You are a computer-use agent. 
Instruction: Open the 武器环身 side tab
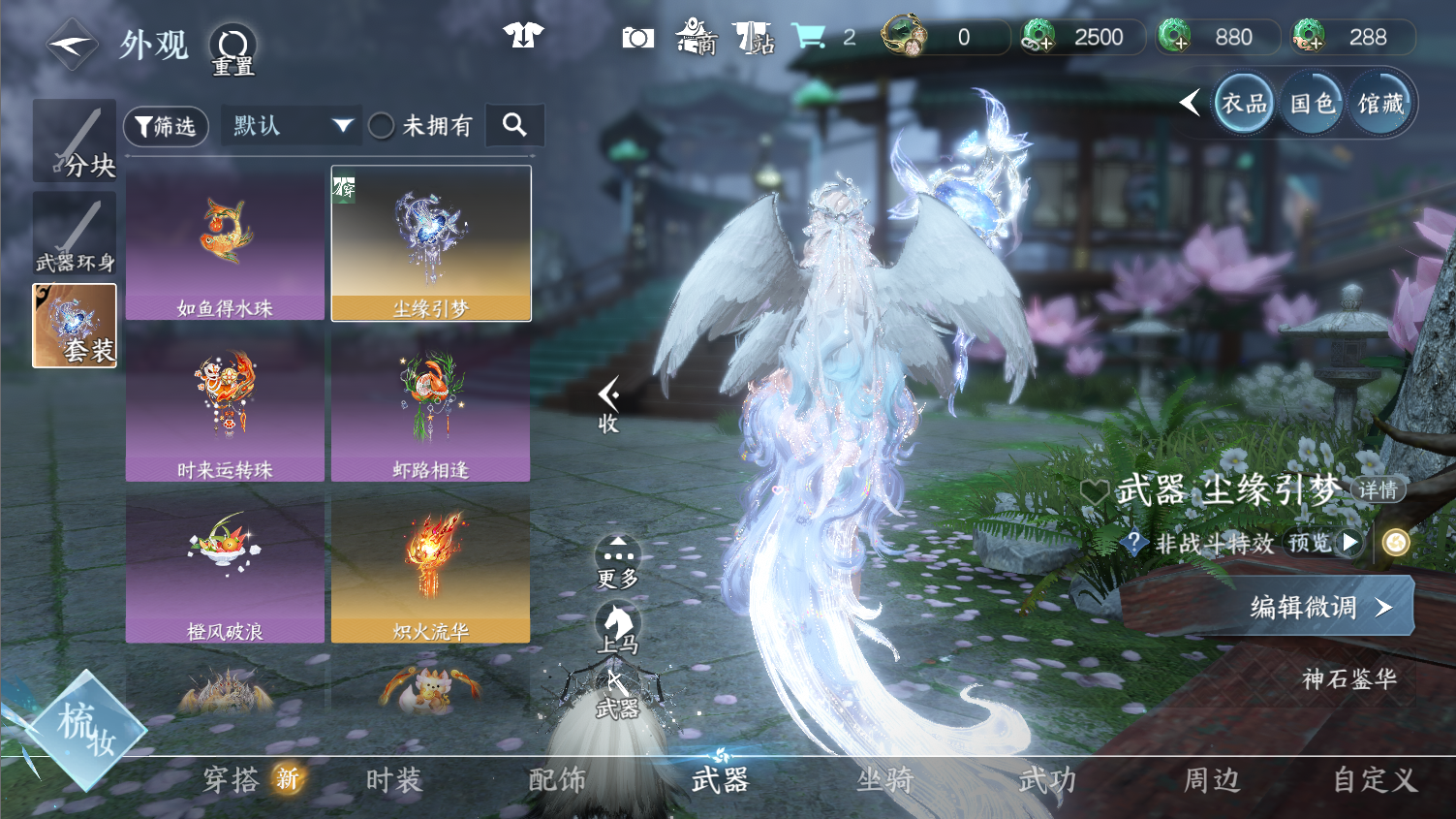[x=75, y=234]
